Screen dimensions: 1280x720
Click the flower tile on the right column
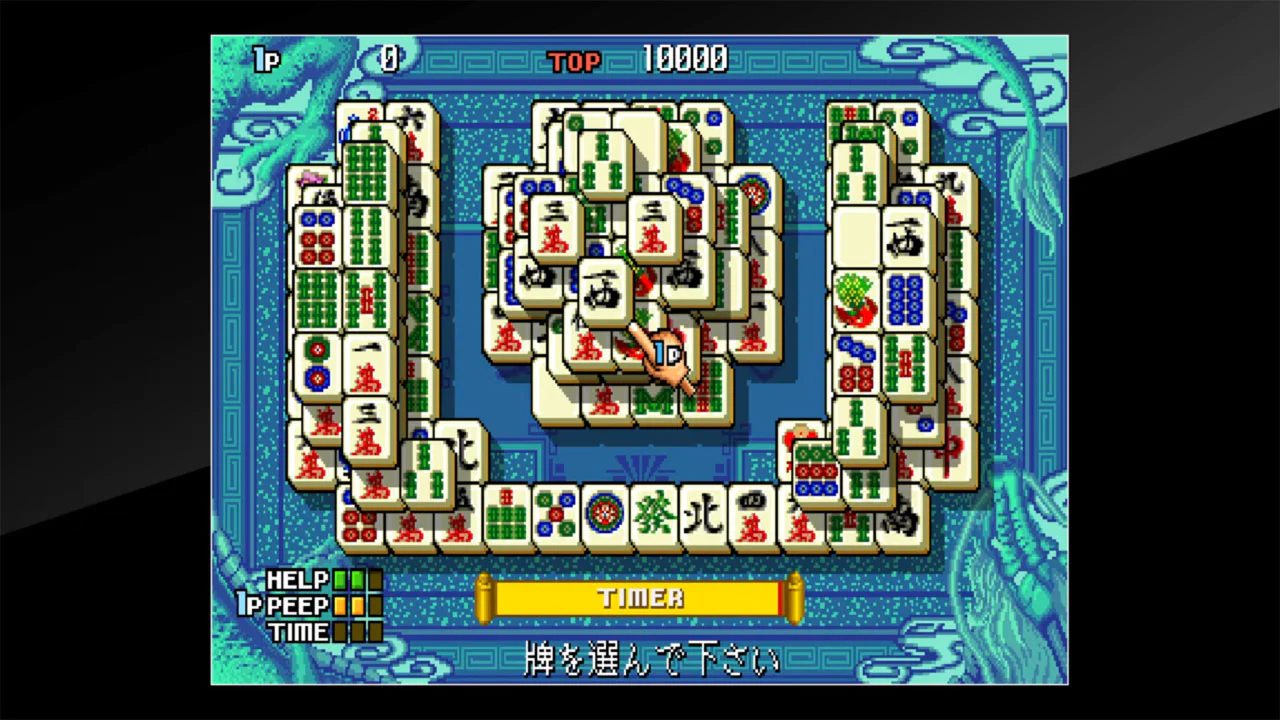coord(855,299)
